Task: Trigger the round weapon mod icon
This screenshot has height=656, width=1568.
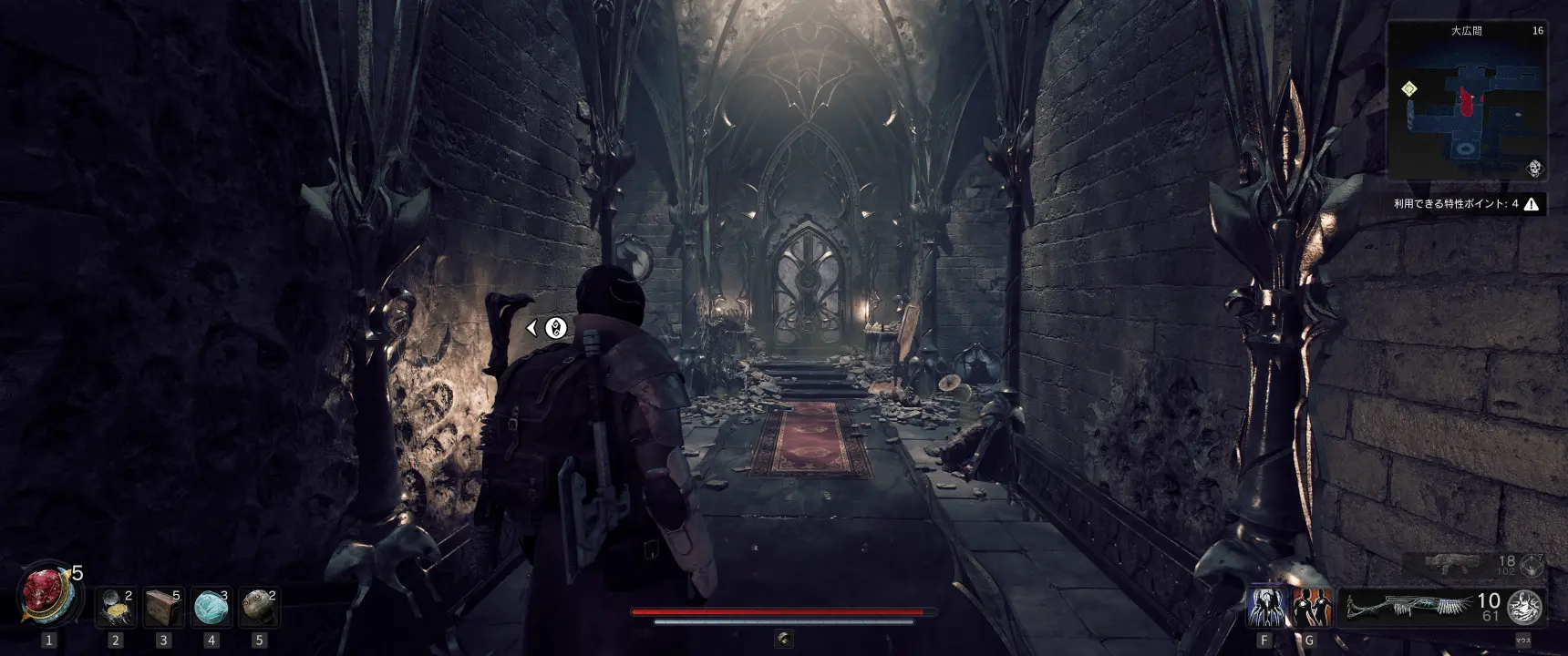Action: click(1523, 608)
